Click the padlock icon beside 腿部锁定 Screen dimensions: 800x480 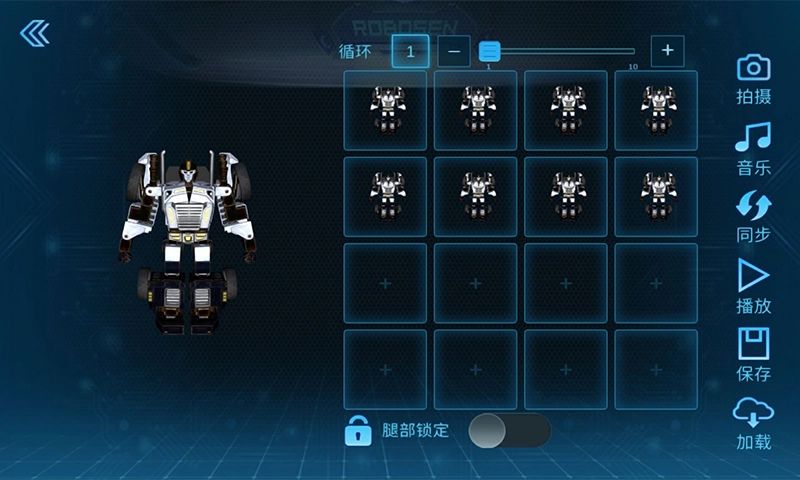click(358, 430)
